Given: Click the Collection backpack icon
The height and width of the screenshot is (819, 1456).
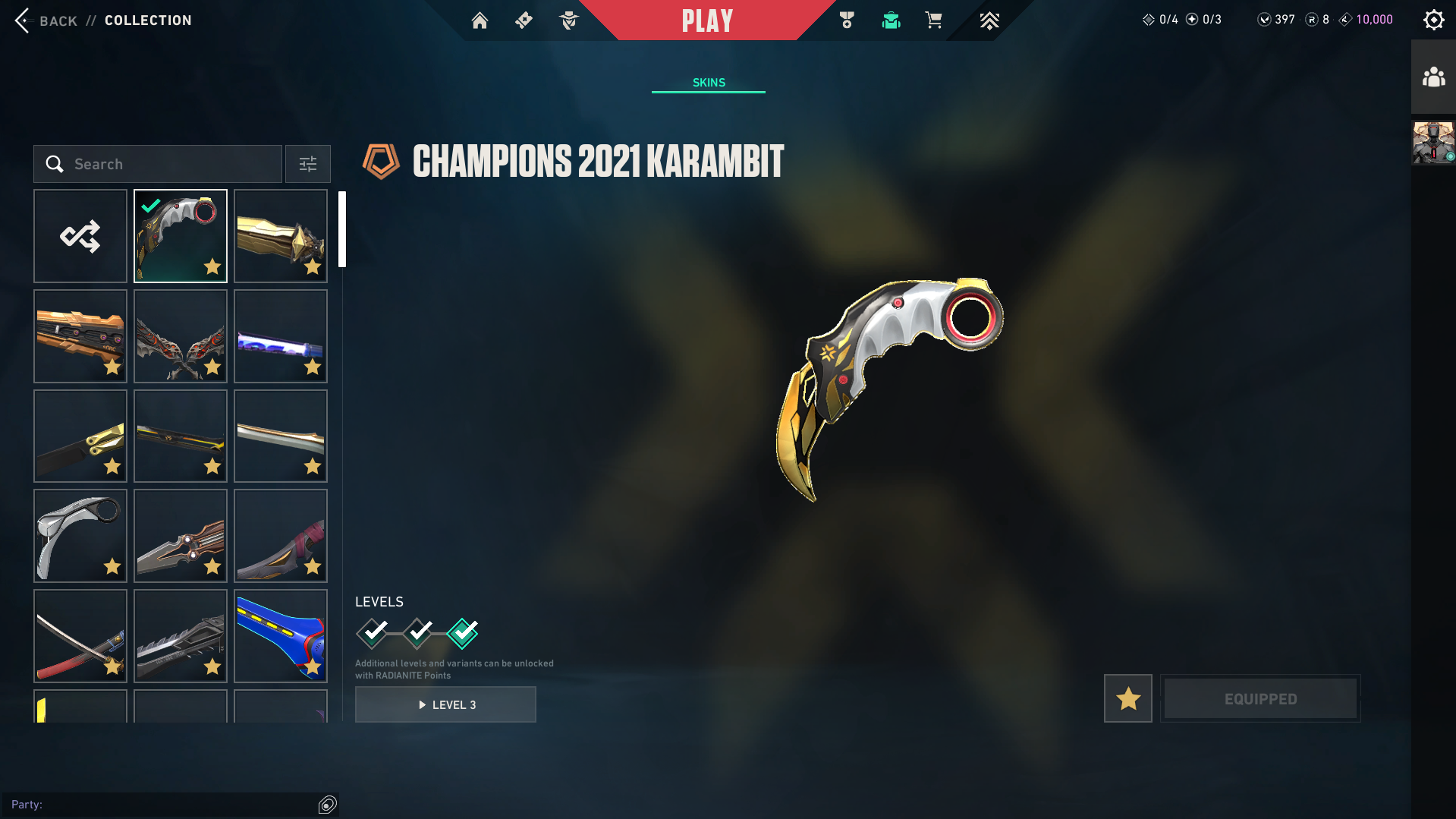Looking at the screenshot, I should 891,20.
